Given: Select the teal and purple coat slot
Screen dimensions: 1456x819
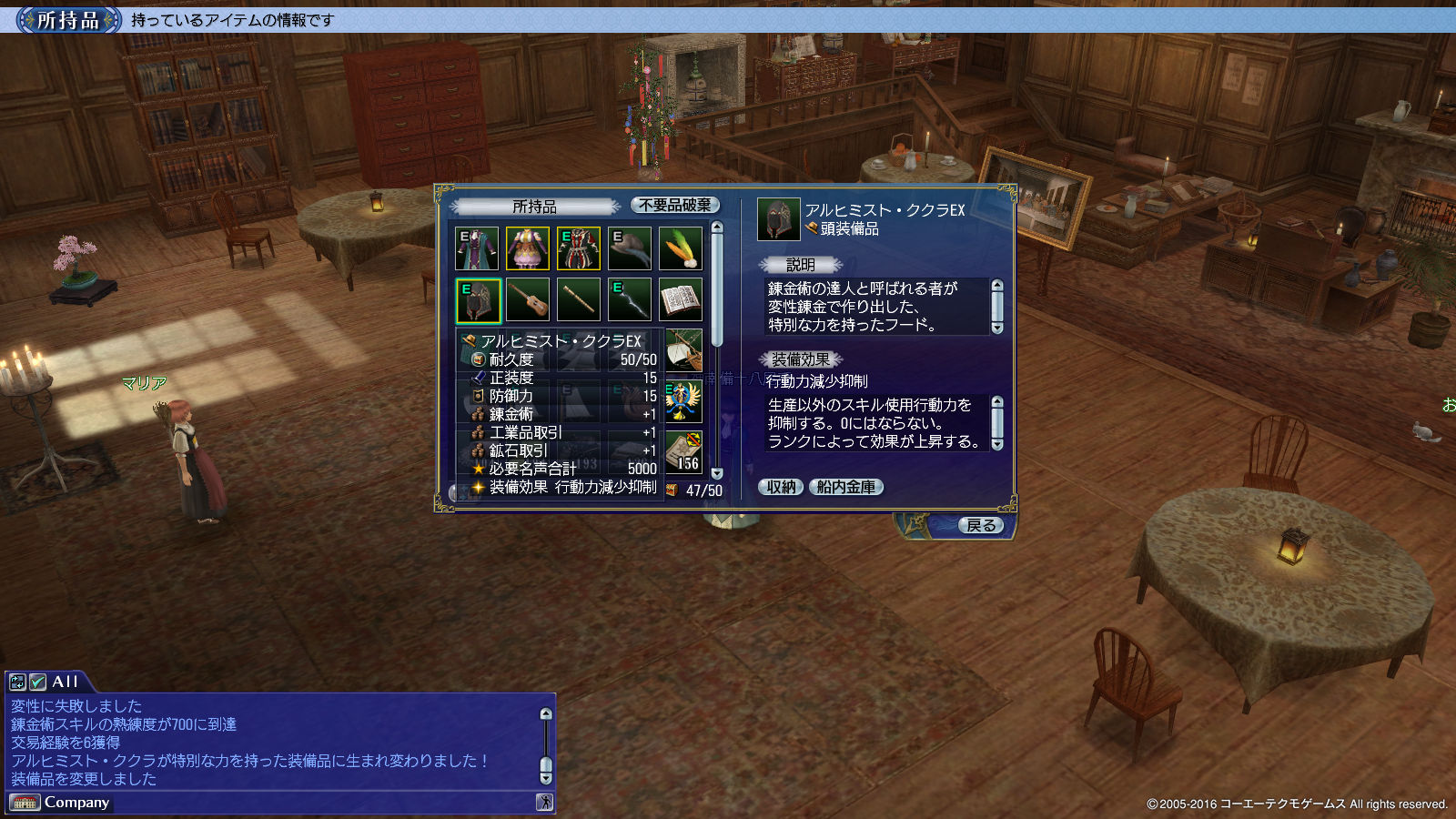Looking at the screenshot, I should 477,248.
